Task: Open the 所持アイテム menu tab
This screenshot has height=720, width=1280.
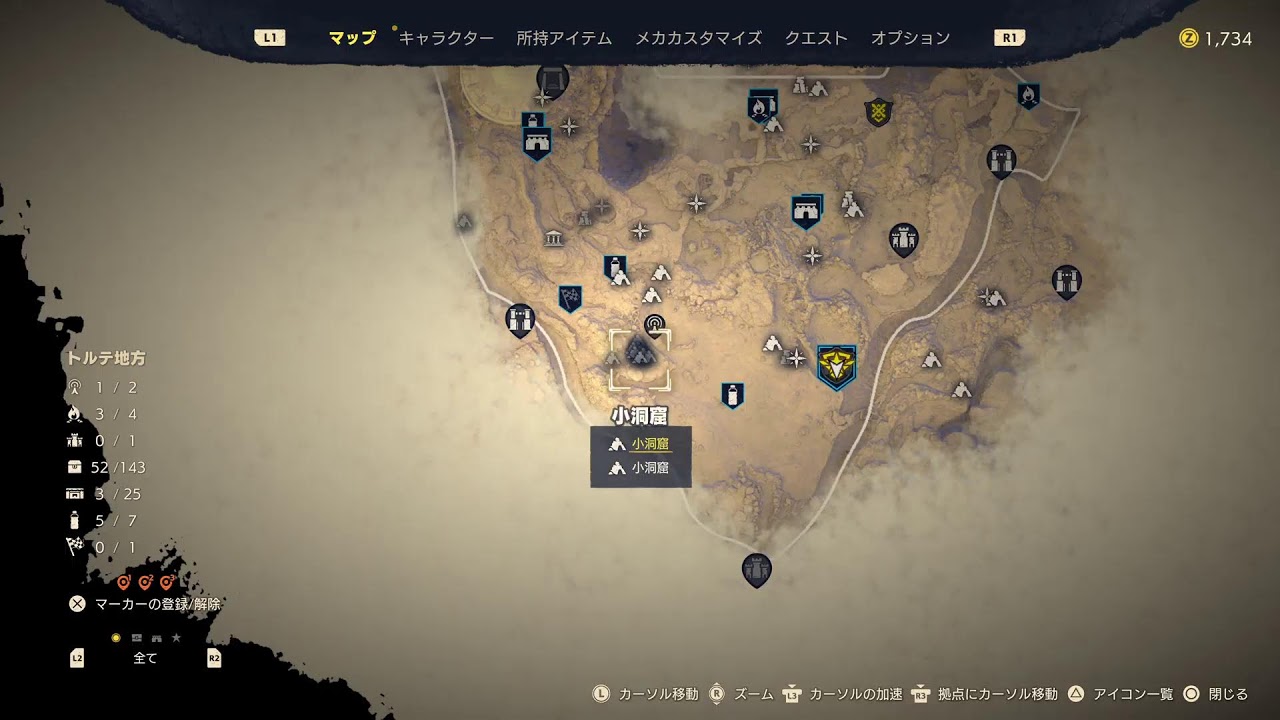Action: [x=563, y=36]
